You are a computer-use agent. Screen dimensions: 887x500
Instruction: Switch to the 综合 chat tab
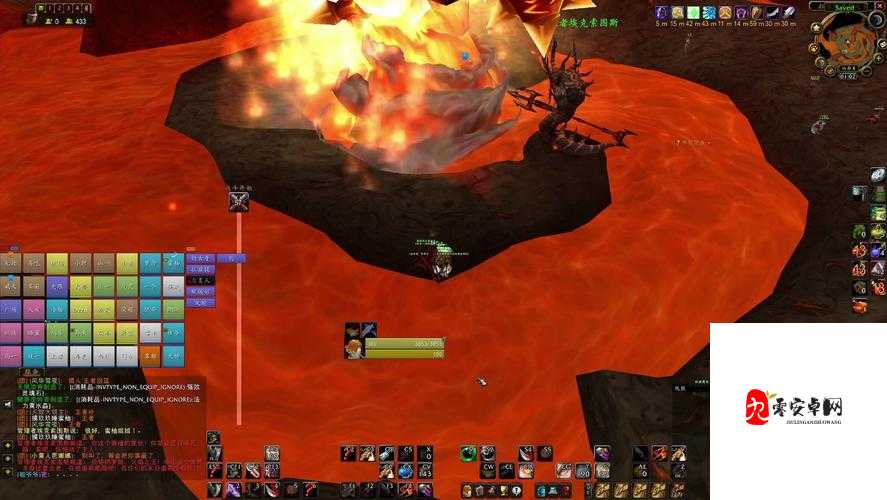point(32,372)
